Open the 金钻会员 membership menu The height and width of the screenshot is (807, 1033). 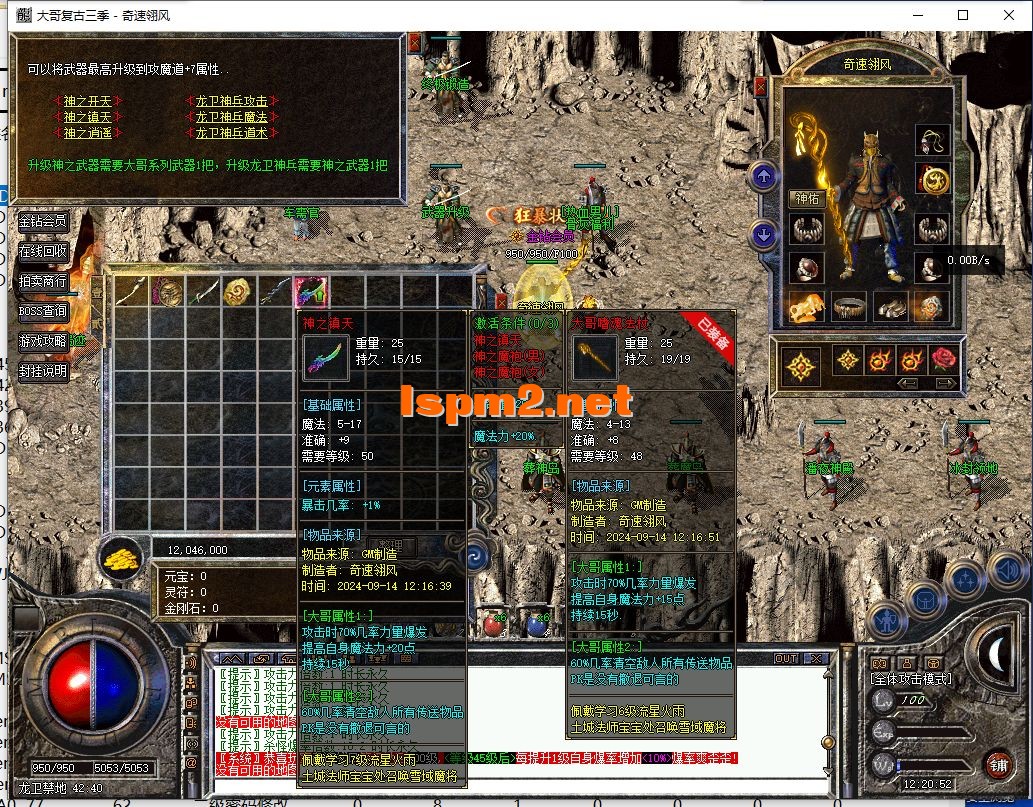pyautogui.click(x=43, y=221)
